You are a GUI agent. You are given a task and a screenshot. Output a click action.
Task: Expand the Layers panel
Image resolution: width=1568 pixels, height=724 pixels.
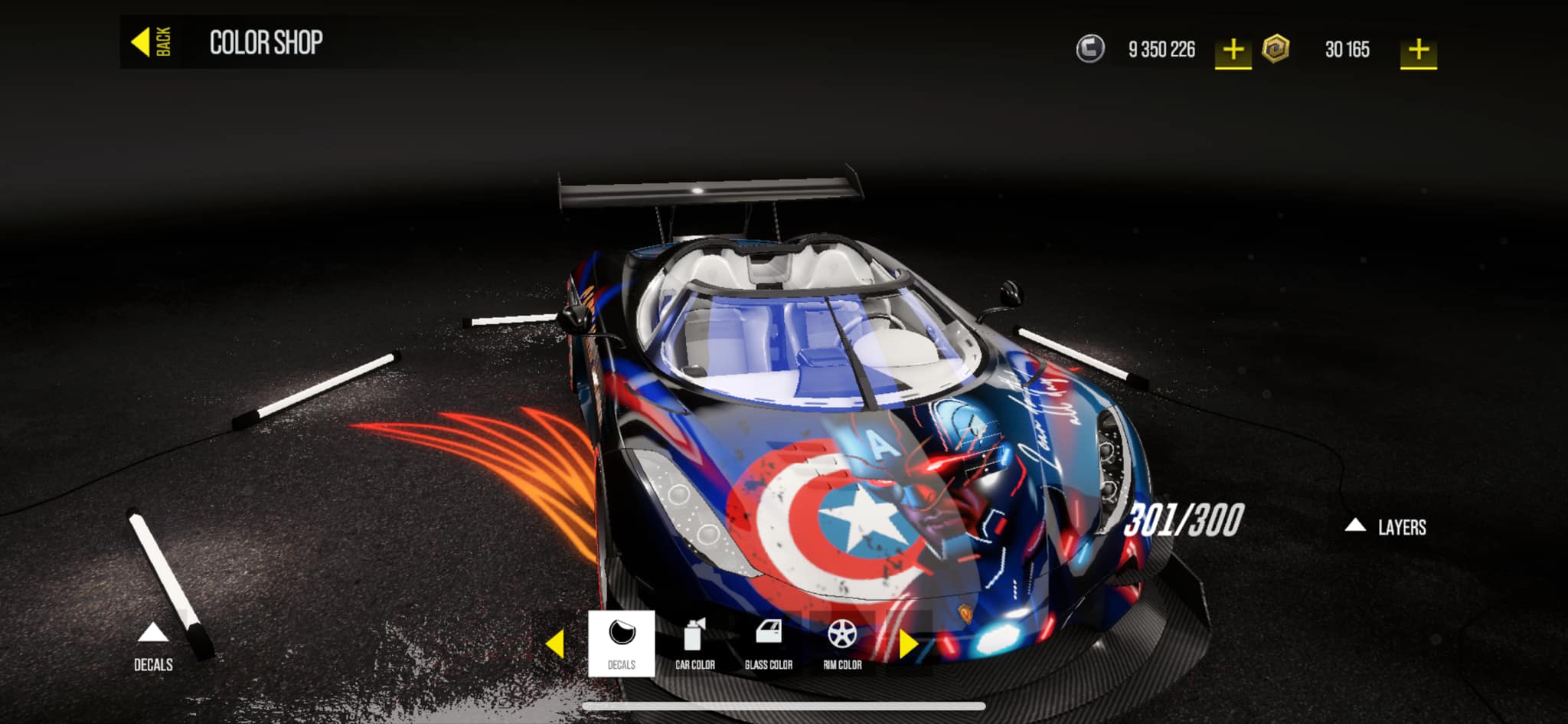click(1387, 526)
